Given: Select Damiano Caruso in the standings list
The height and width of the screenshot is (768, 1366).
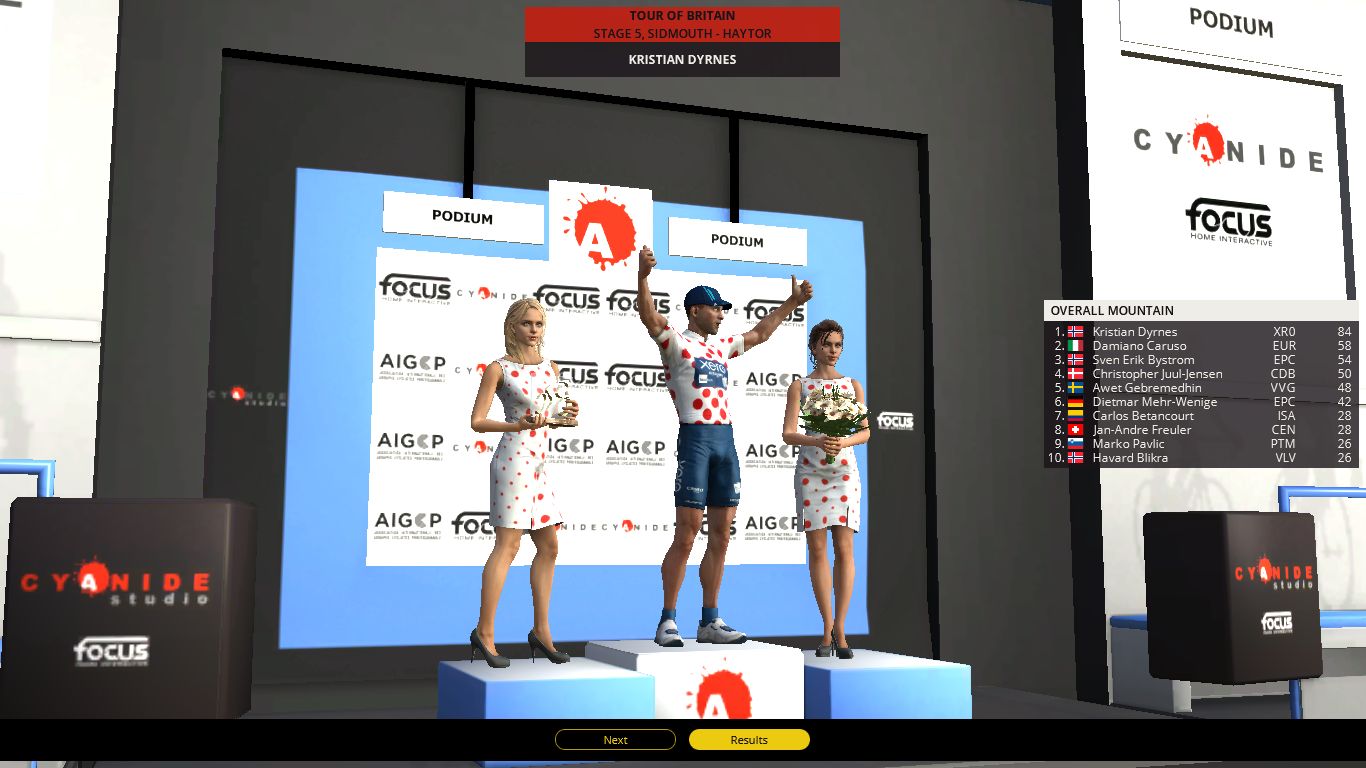Looking at the screenshot, I should click(1140, 345).
